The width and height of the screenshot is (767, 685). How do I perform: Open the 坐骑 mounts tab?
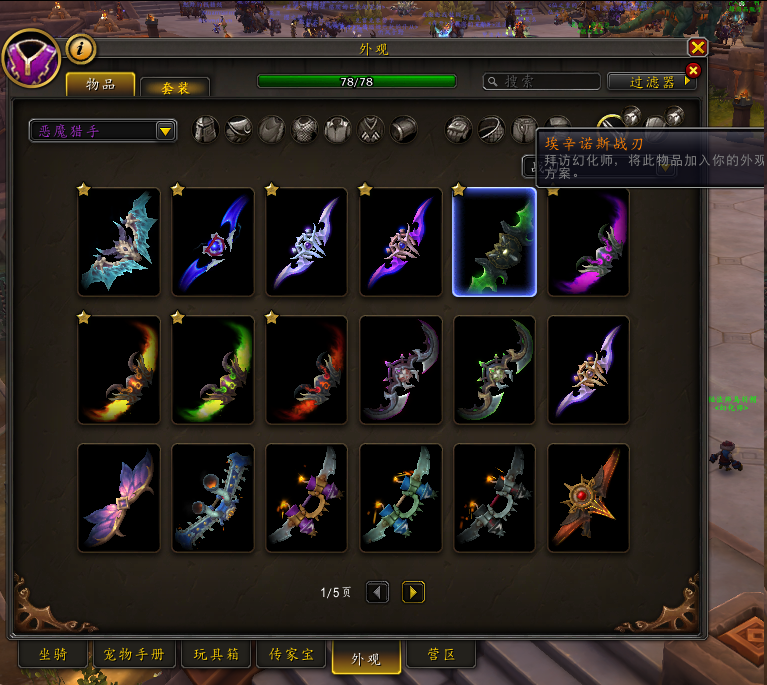(x=53, y=655)
